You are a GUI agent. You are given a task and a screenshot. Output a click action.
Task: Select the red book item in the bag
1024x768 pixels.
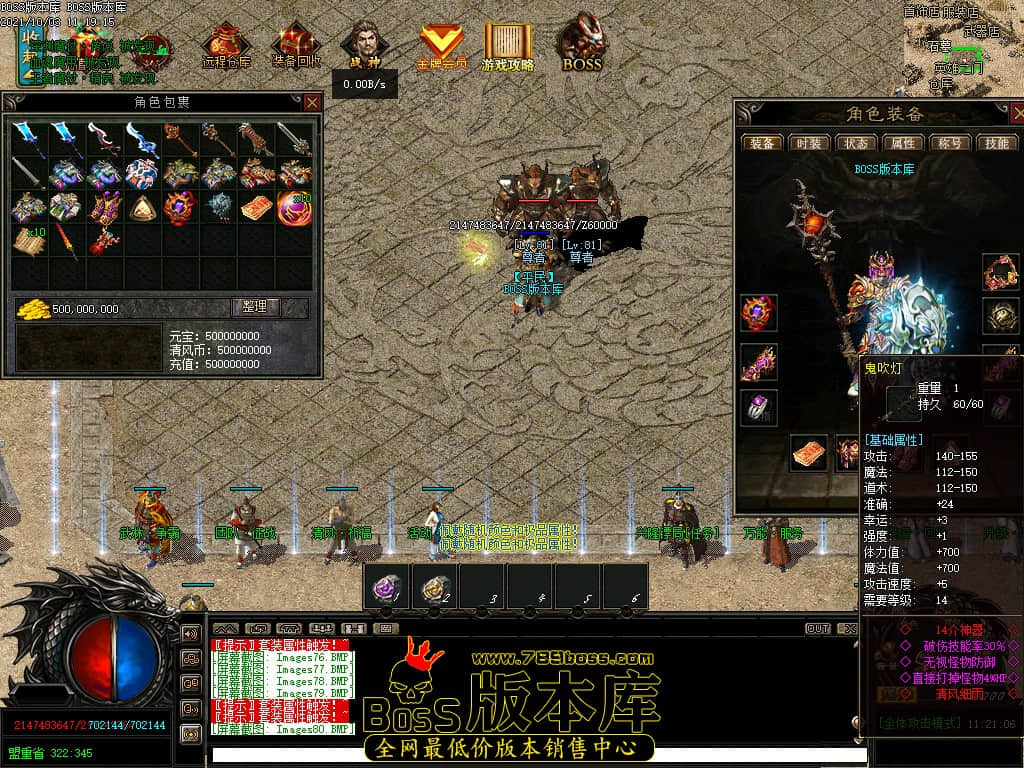[256, 208]
